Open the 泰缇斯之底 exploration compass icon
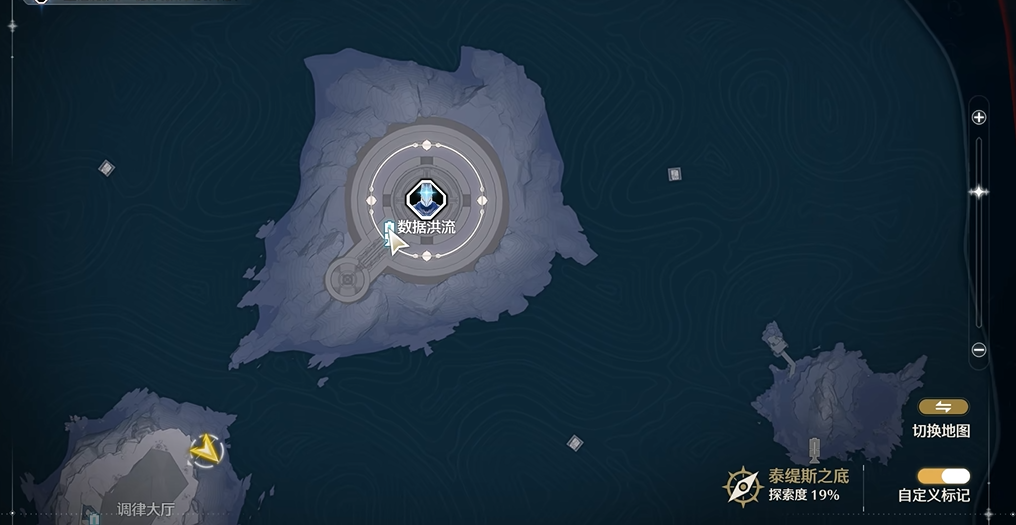This screenshot has height=525, width=1016. click(743, 486)
